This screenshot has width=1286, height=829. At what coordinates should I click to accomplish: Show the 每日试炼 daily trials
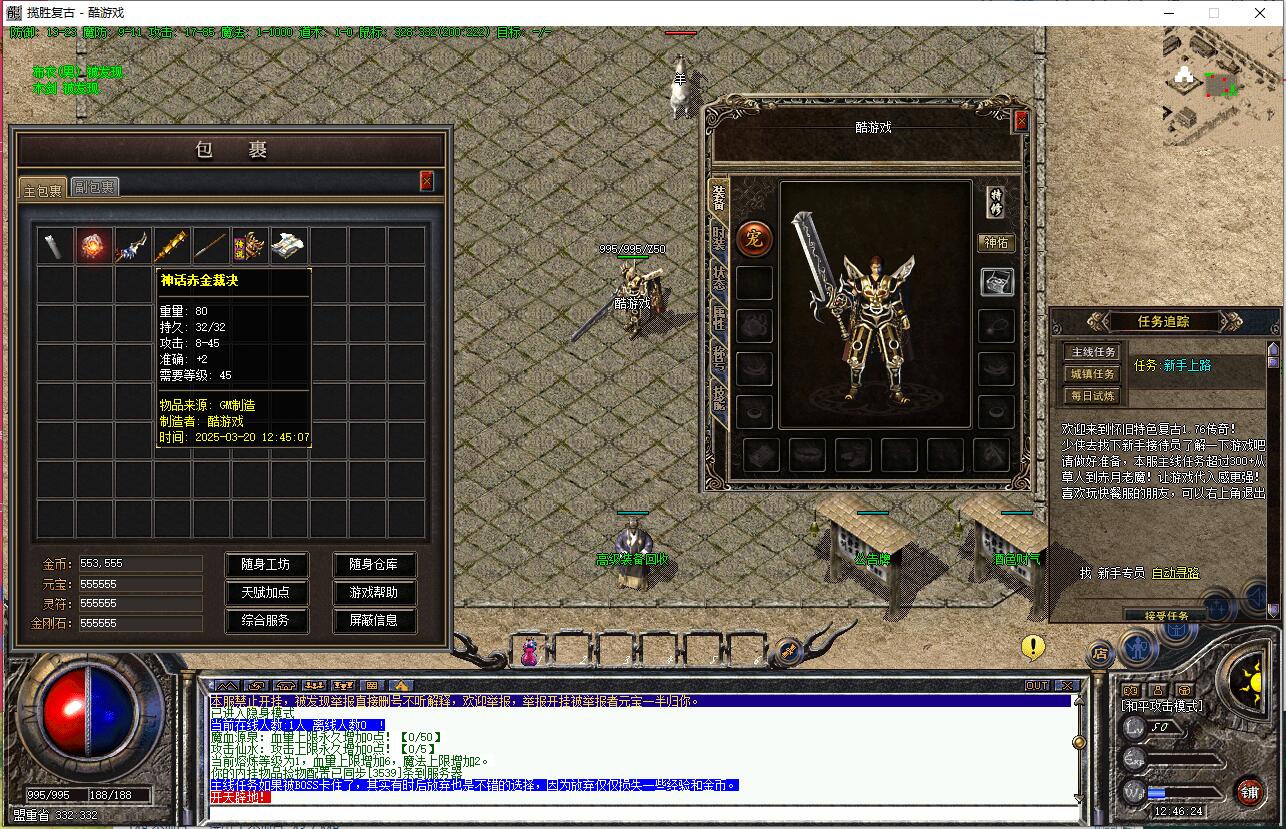(x=1093, y=396)
